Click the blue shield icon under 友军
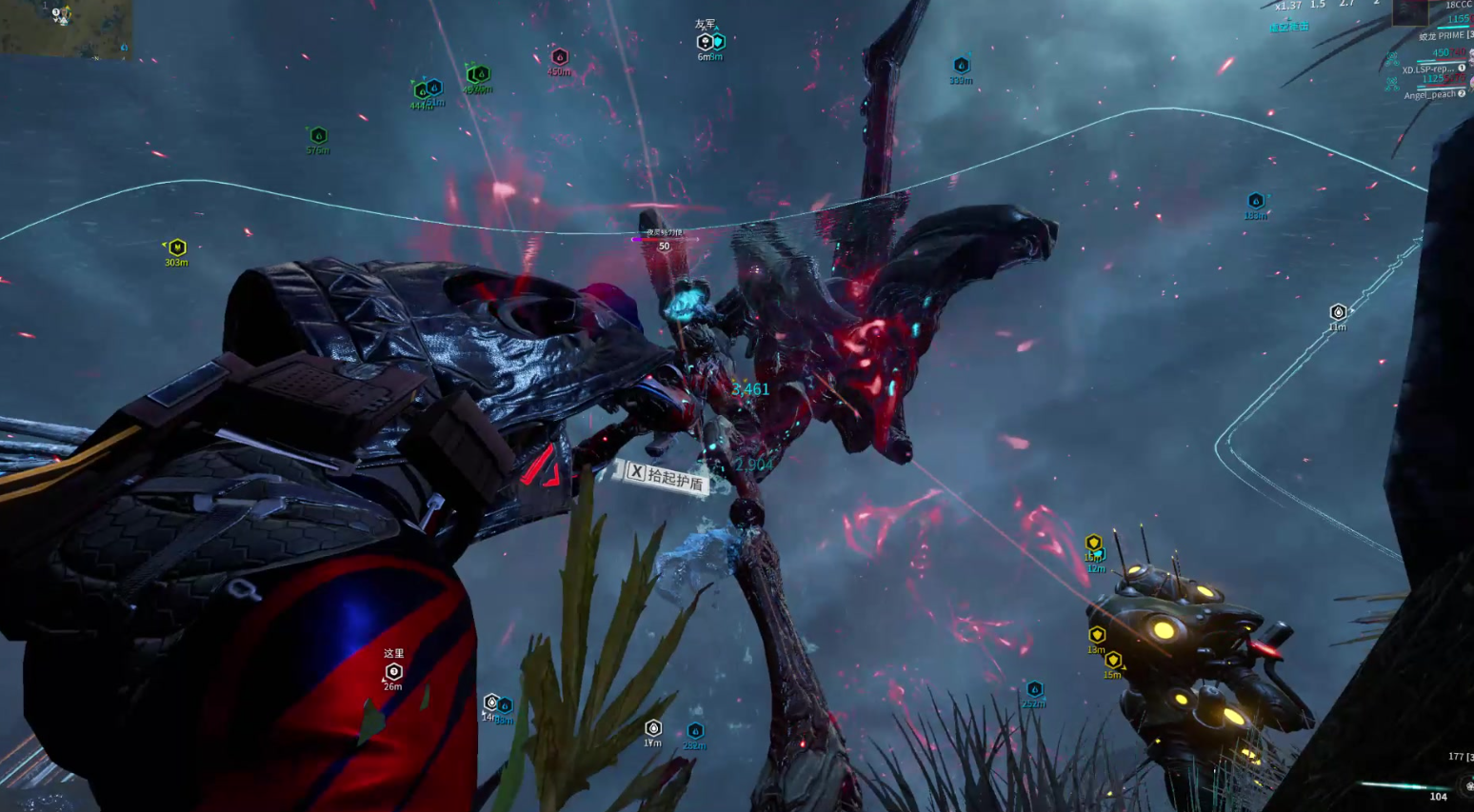This screenshot has height=812, width=1474. click(x=719, y=42)
